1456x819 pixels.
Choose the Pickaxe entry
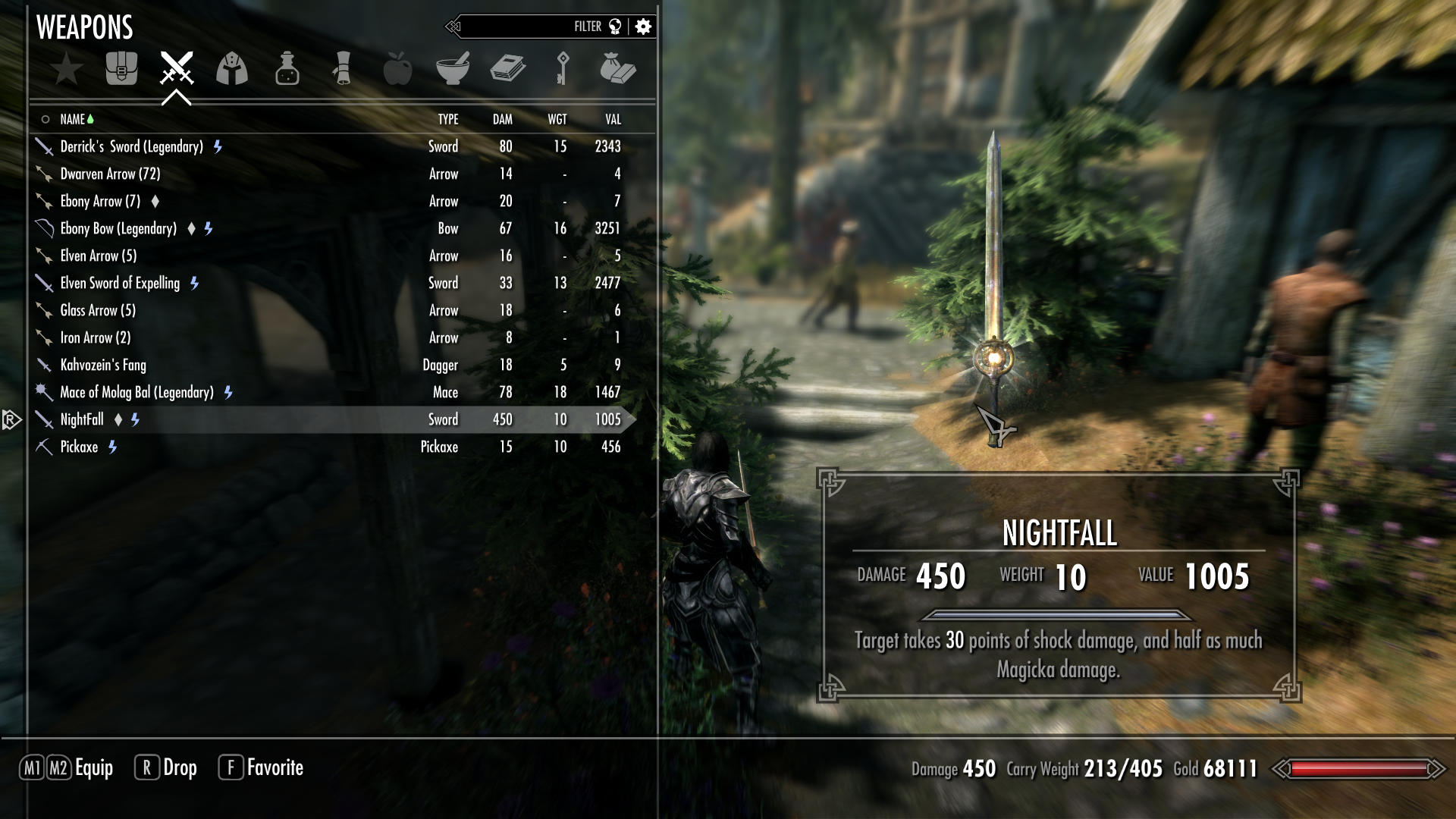(x=79, y=447)
